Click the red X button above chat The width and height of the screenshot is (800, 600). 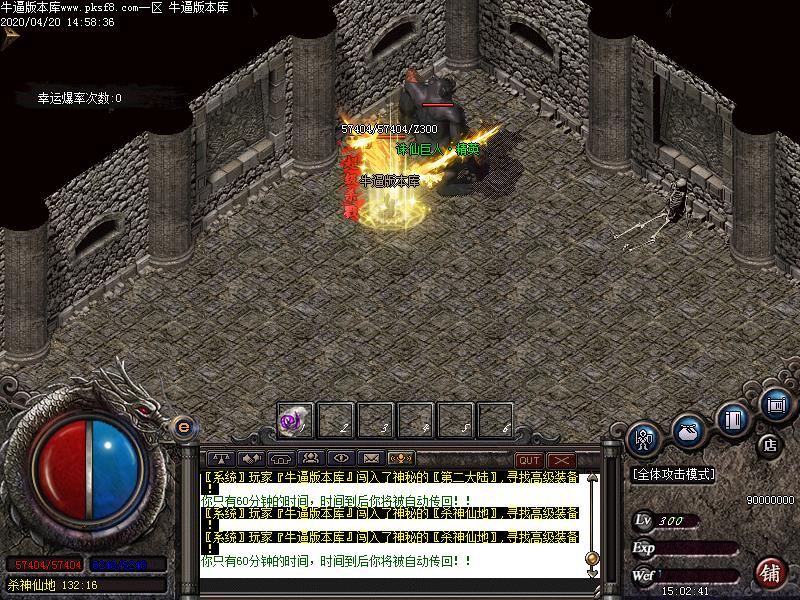pyautogui.click(x=560, y=460)
